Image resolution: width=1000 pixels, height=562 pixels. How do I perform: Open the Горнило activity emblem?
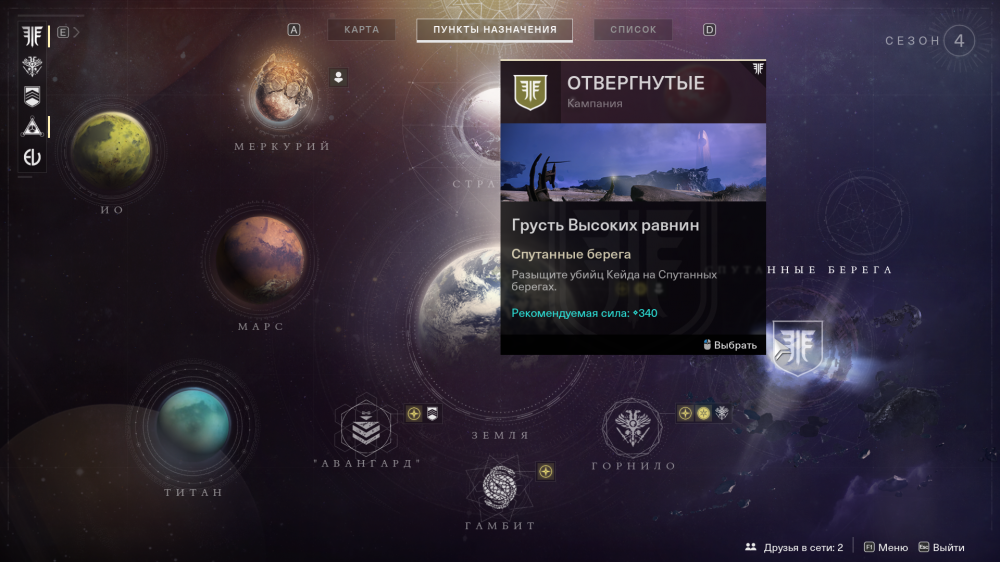tap(632, 427)
